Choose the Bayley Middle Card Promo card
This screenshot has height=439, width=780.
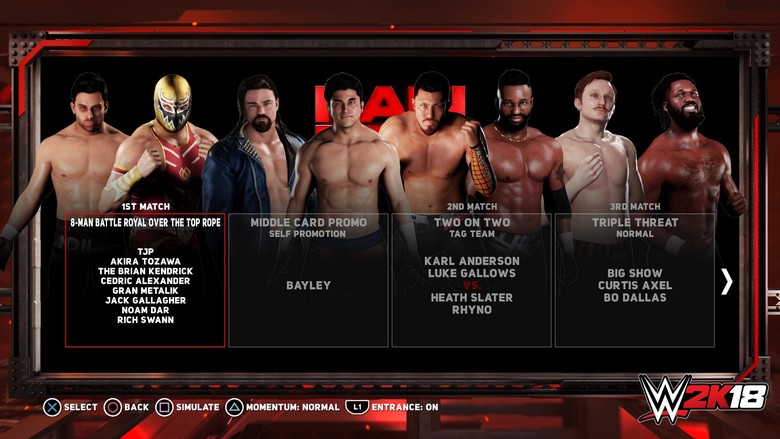pyautogui.click(x=309, y=280)
